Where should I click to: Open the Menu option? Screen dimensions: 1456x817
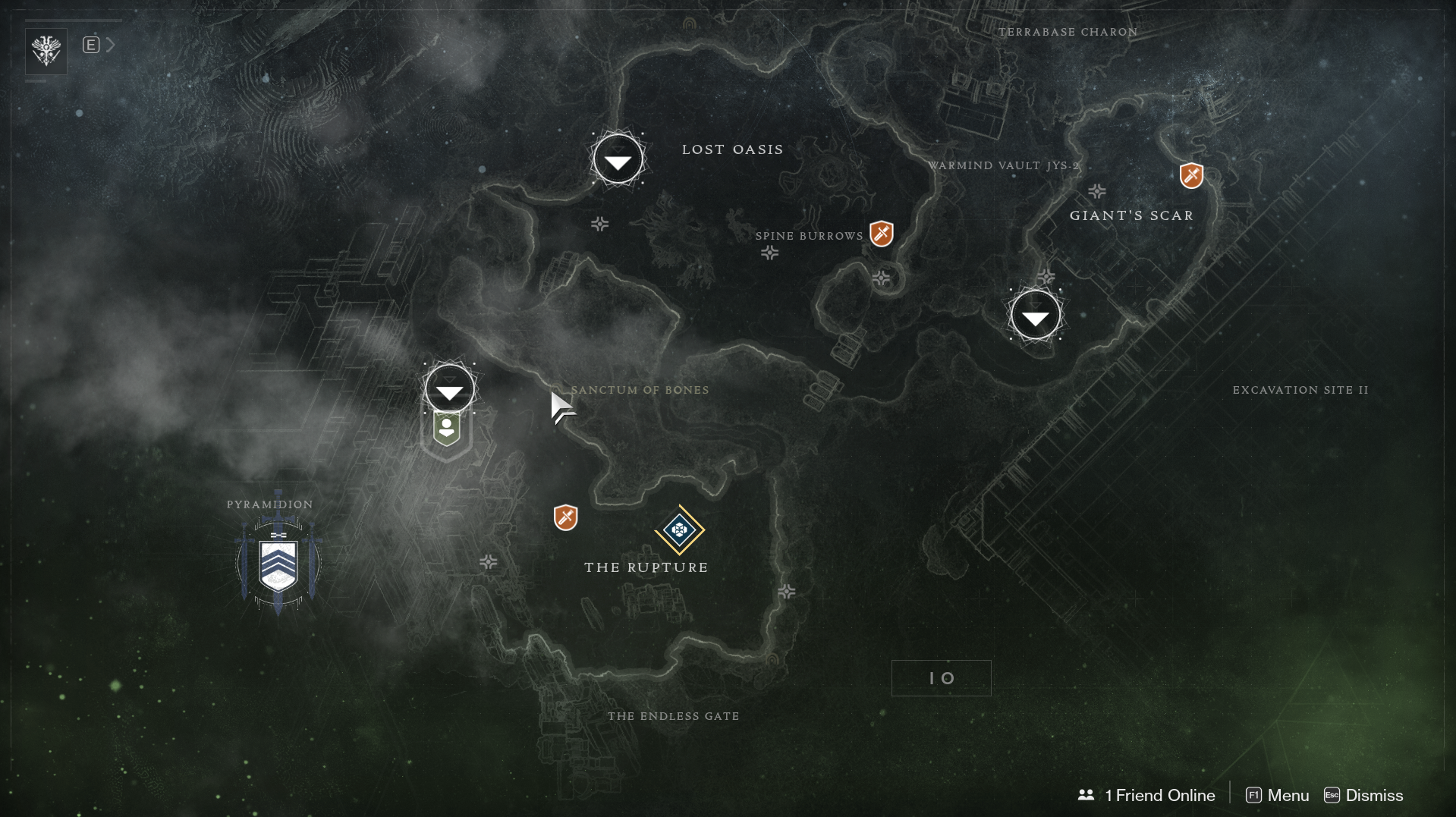1278,795
